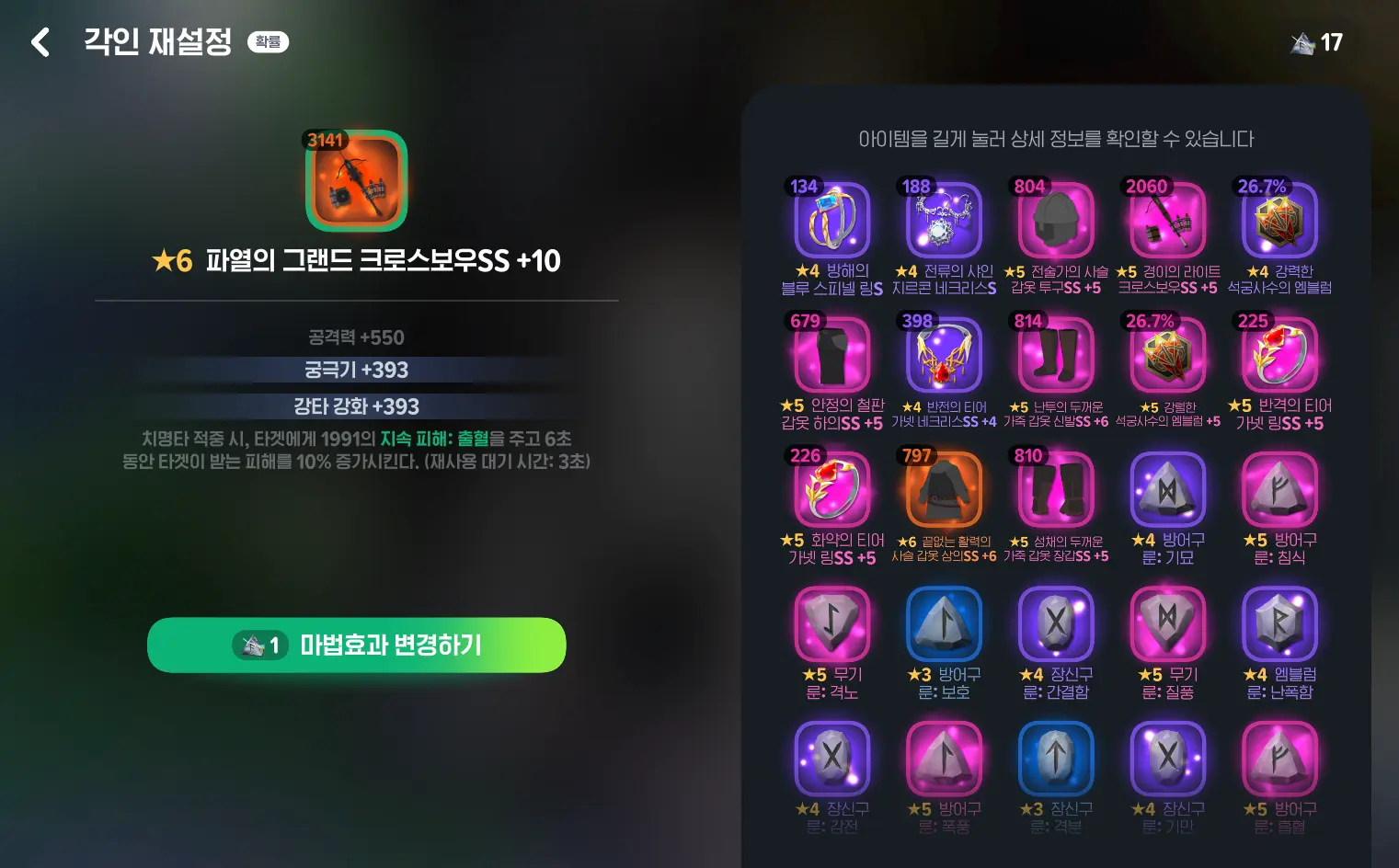Select the 룬: 격분 accessory rune
Screen dimensions: 1399x868
[x=1055, y=759]
